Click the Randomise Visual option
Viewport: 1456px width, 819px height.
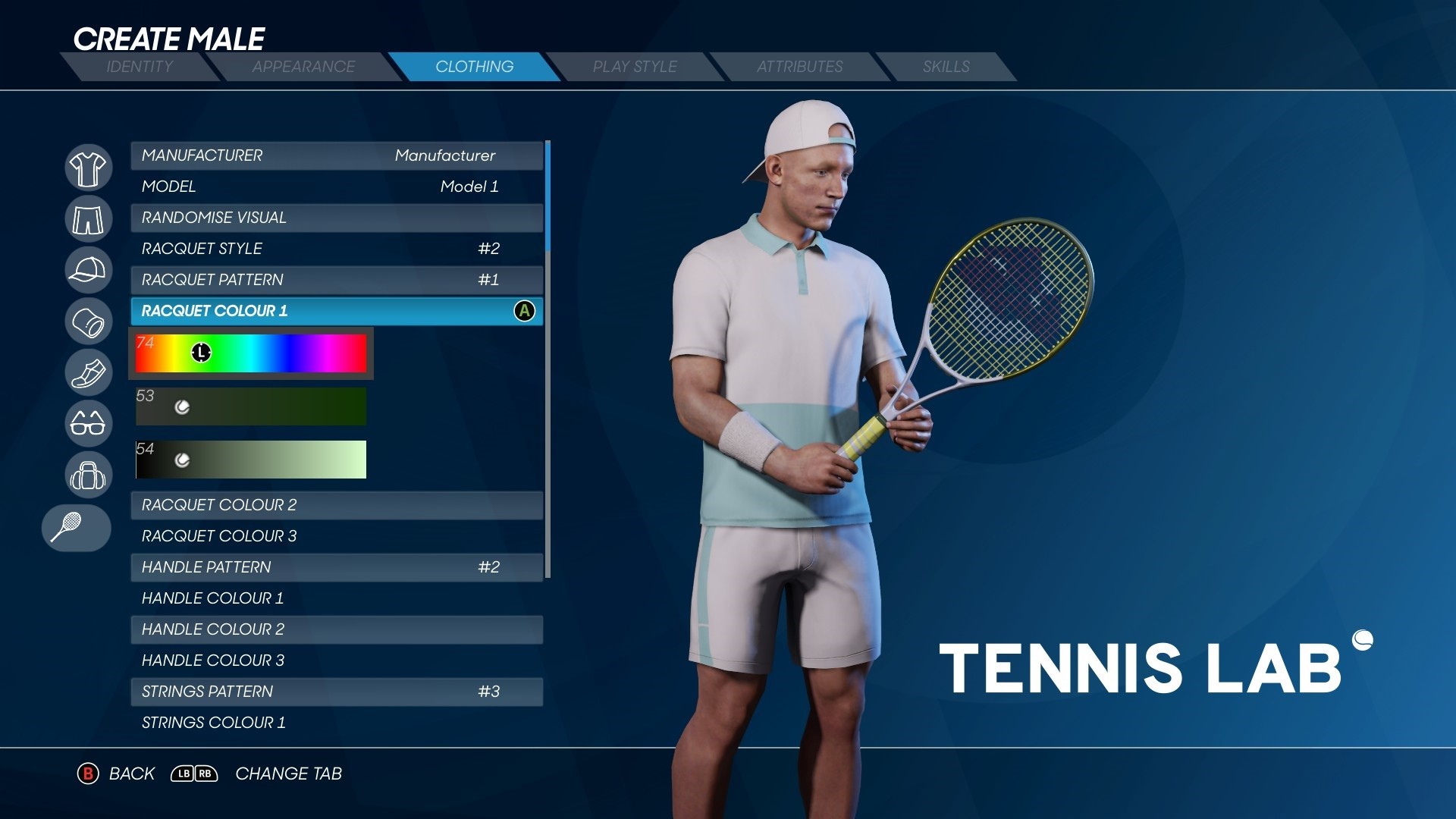[x=337, y=218]
